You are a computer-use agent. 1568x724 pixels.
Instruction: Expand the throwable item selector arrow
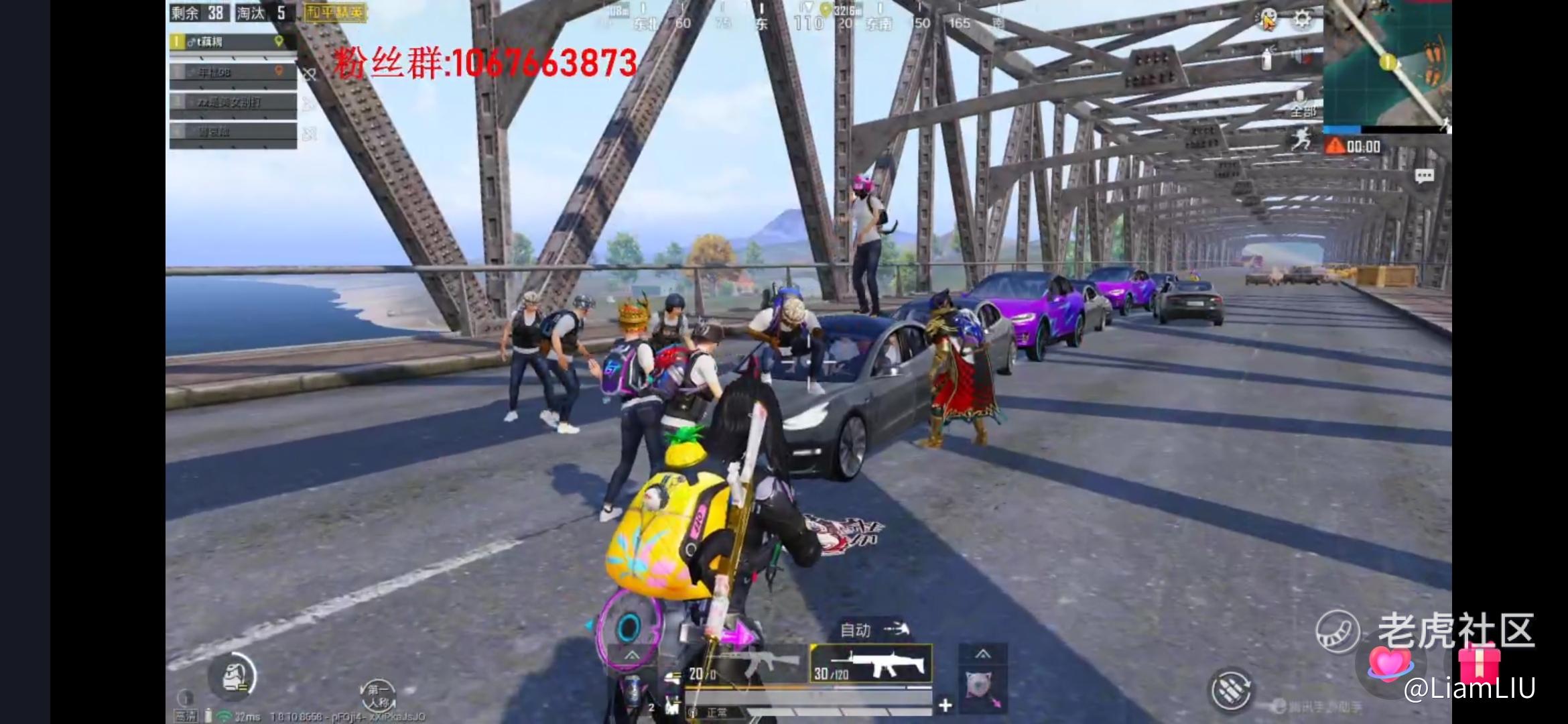pyautogui.click(x=982, y=653)
